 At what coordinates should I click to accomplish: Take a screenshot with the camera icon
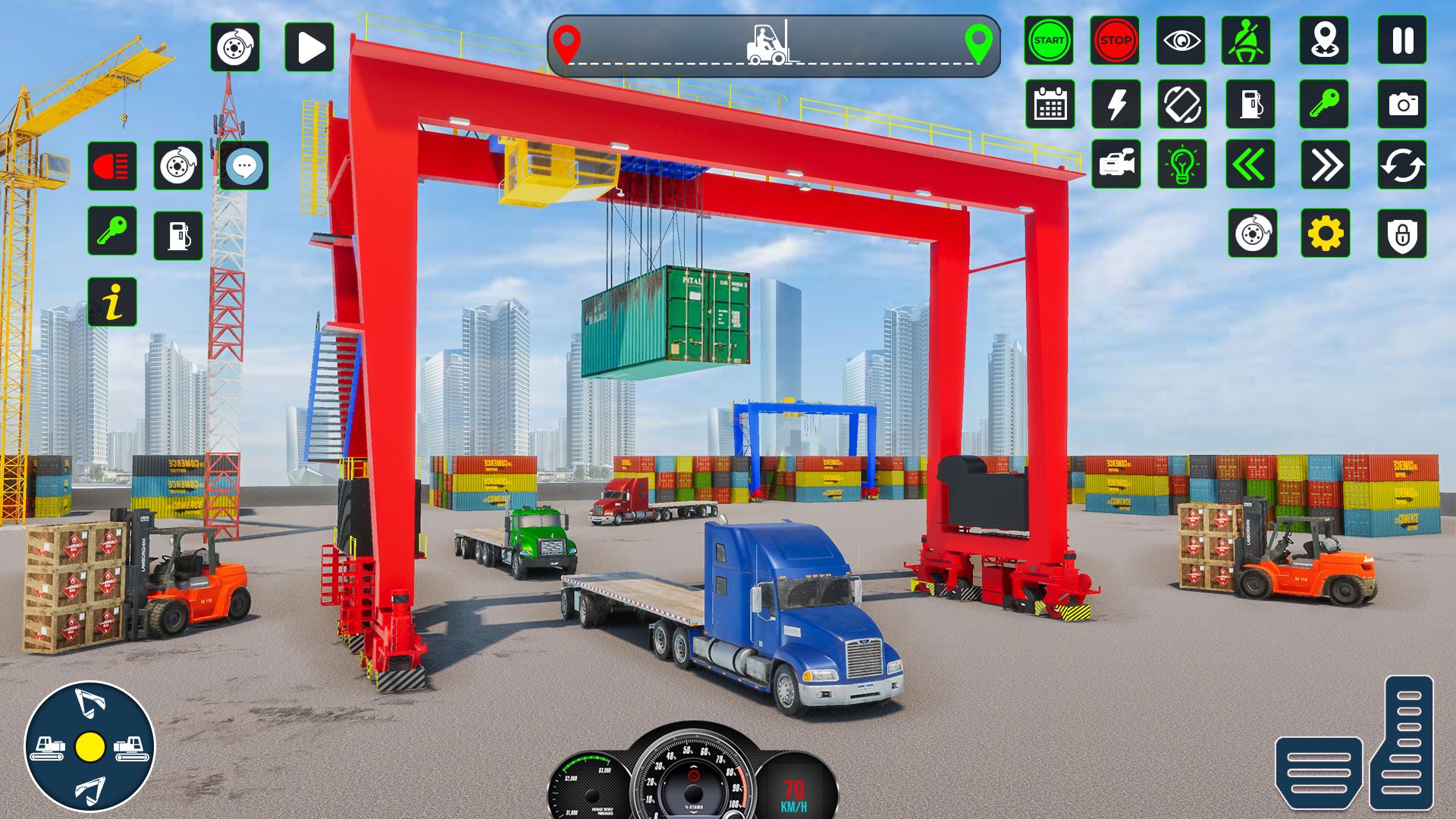pos(1402,104)
